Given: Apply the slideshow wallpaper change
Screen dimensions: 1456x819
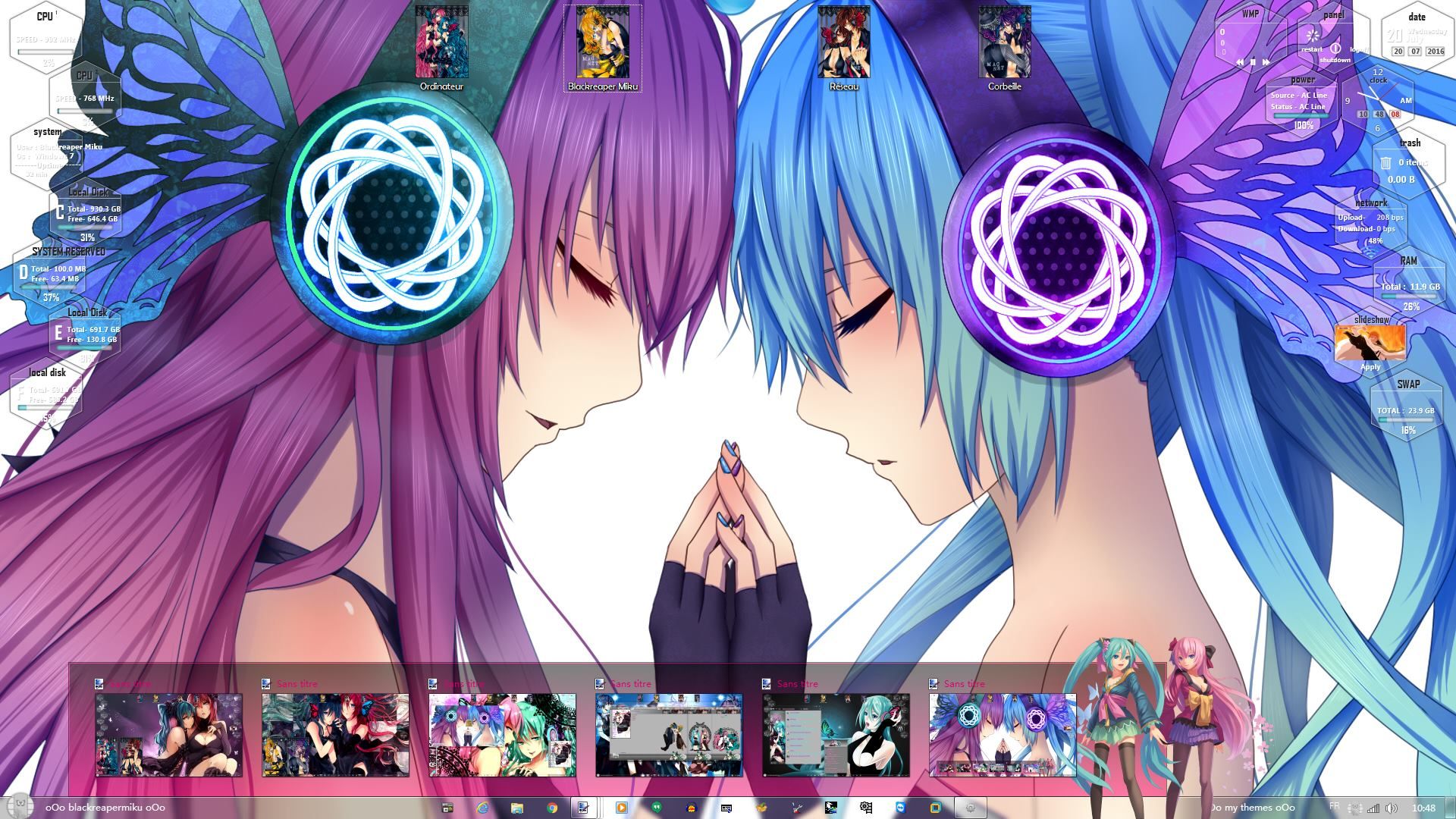Looking at the screenshot, I should pos(1370,366).
